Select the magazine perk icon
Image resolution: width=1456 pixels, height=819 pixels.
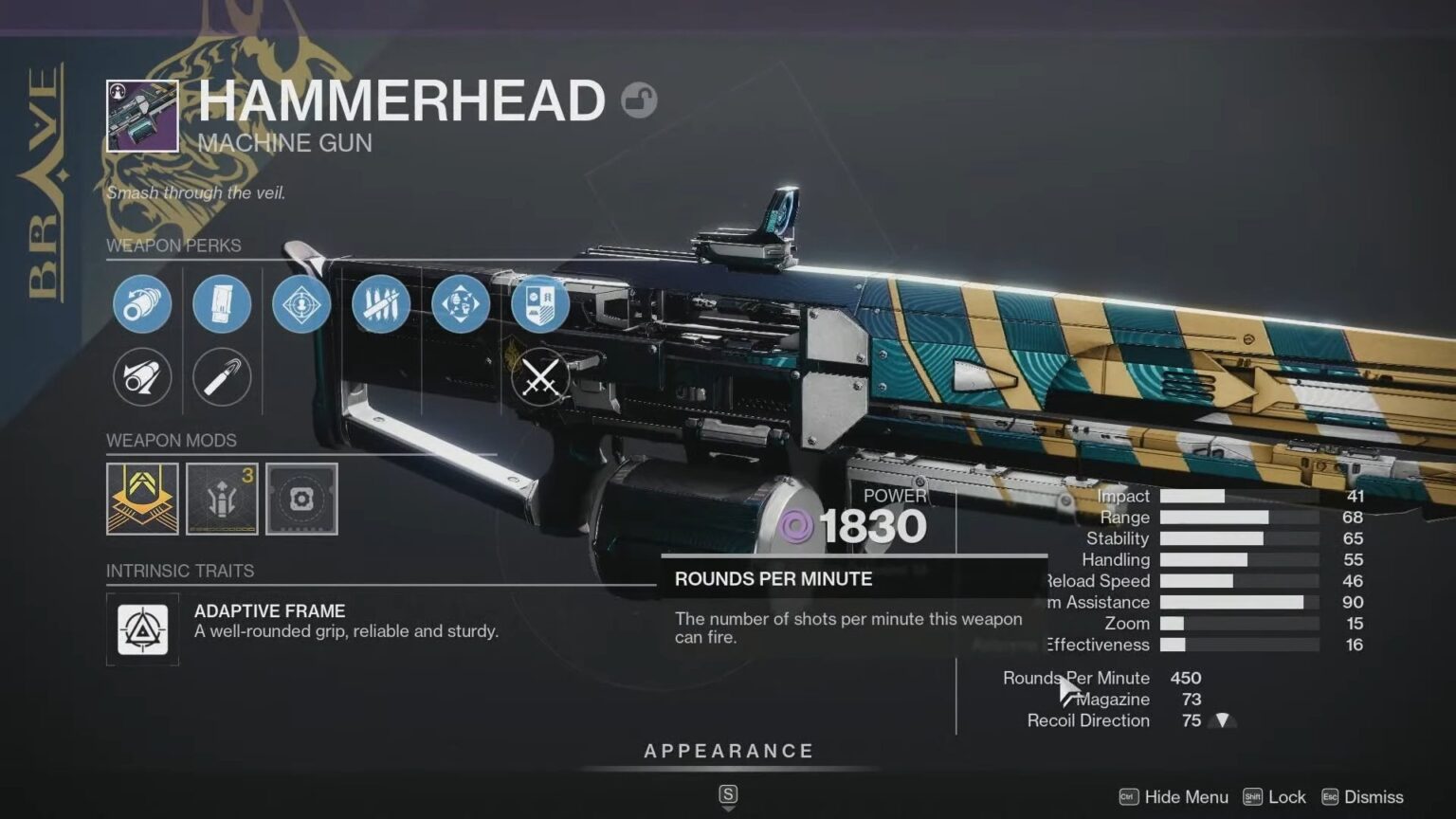pyautogui.click(x=221, y=303)
